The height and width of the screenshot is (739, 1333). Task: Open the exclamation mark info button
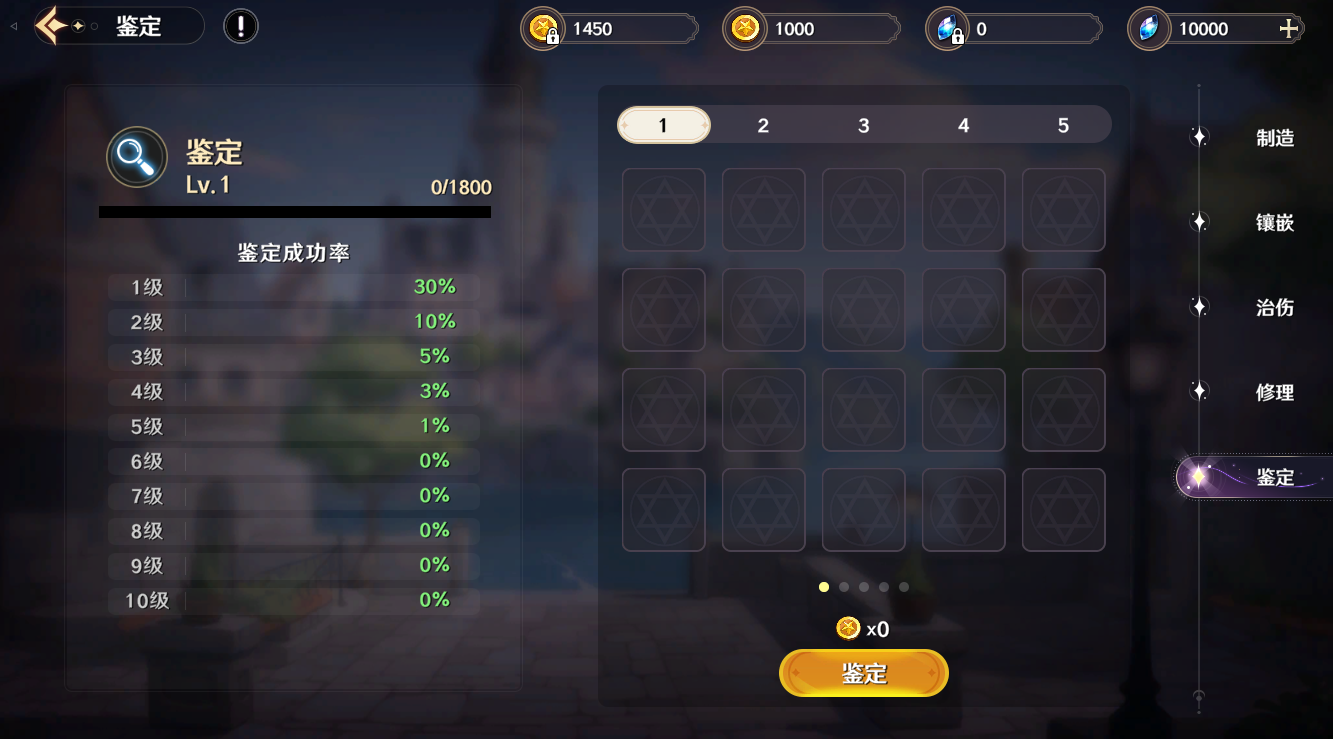240,26
